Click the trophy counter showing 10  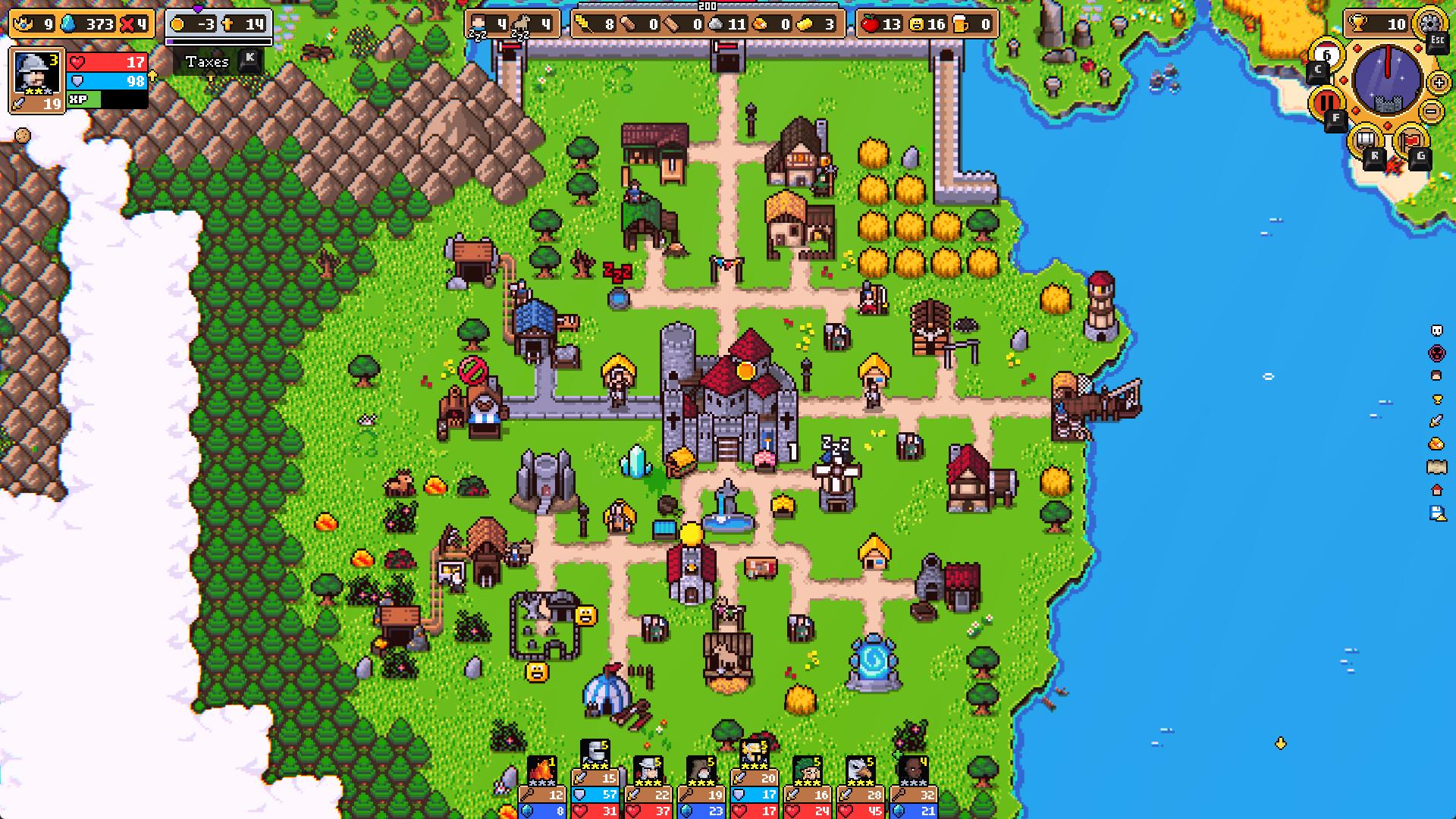coord(1380,23)
